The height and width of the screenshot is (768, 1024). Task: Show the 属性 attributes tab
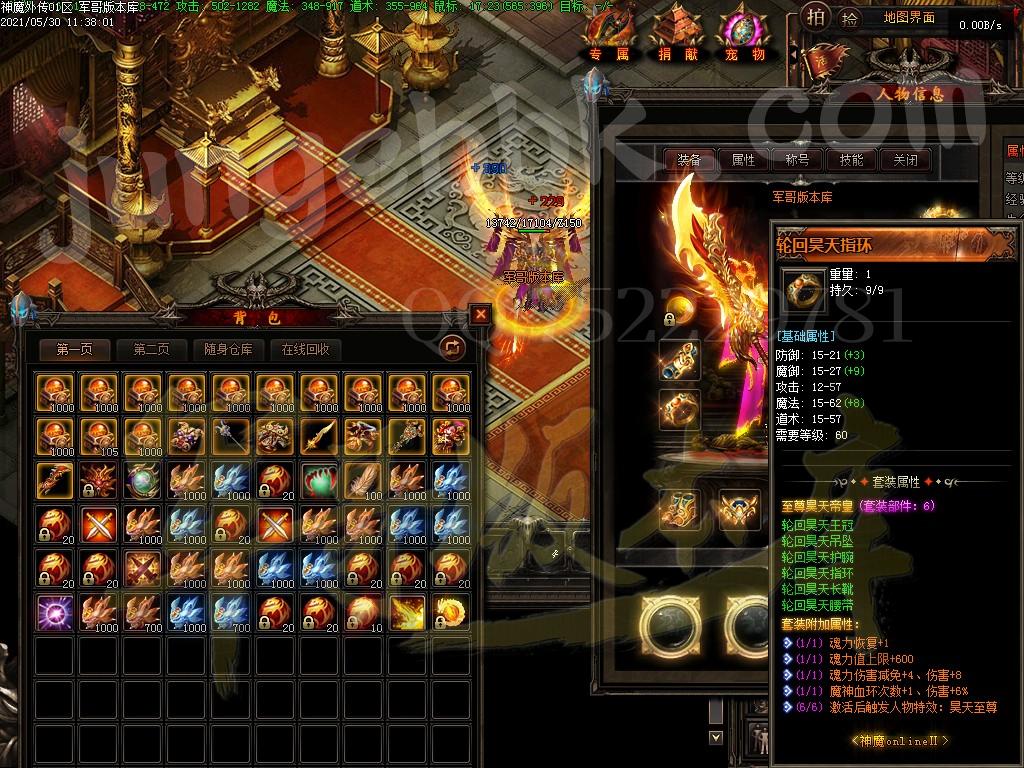pyautogui.click(x=743, y=159)
